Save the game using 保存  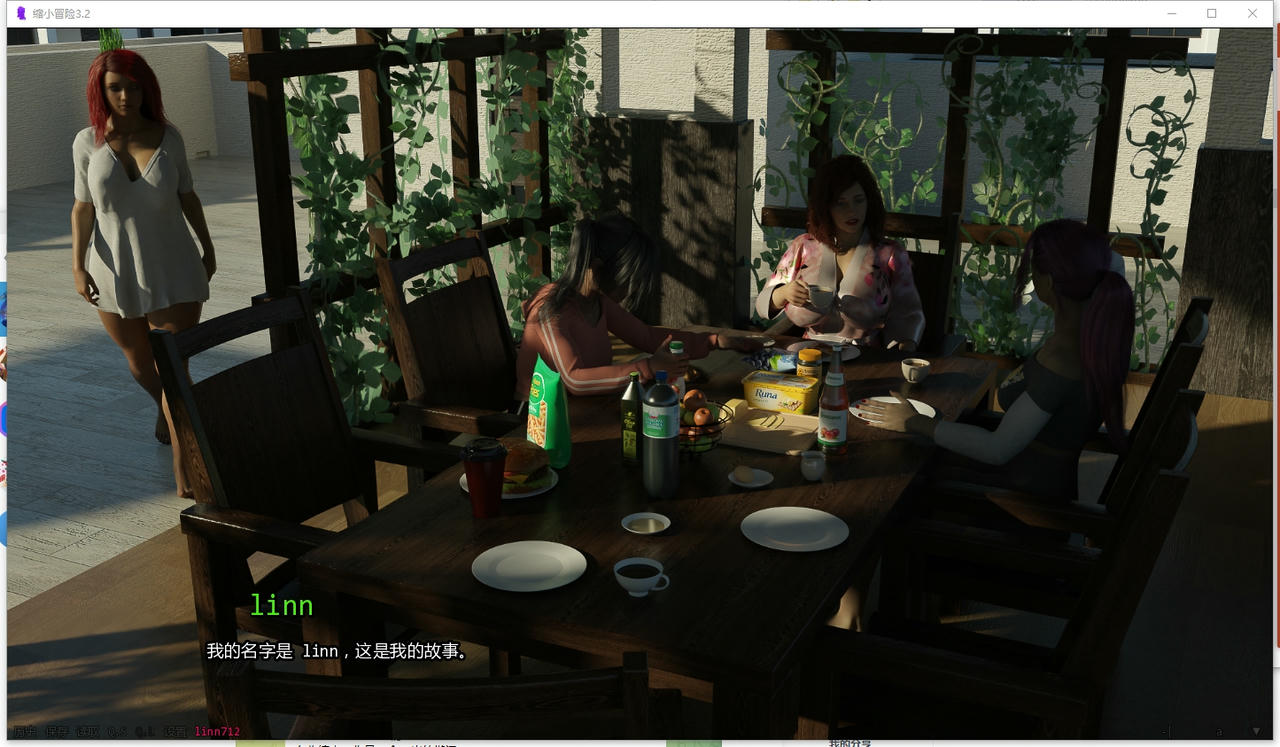pyautogui.click(x=60, y=731)
